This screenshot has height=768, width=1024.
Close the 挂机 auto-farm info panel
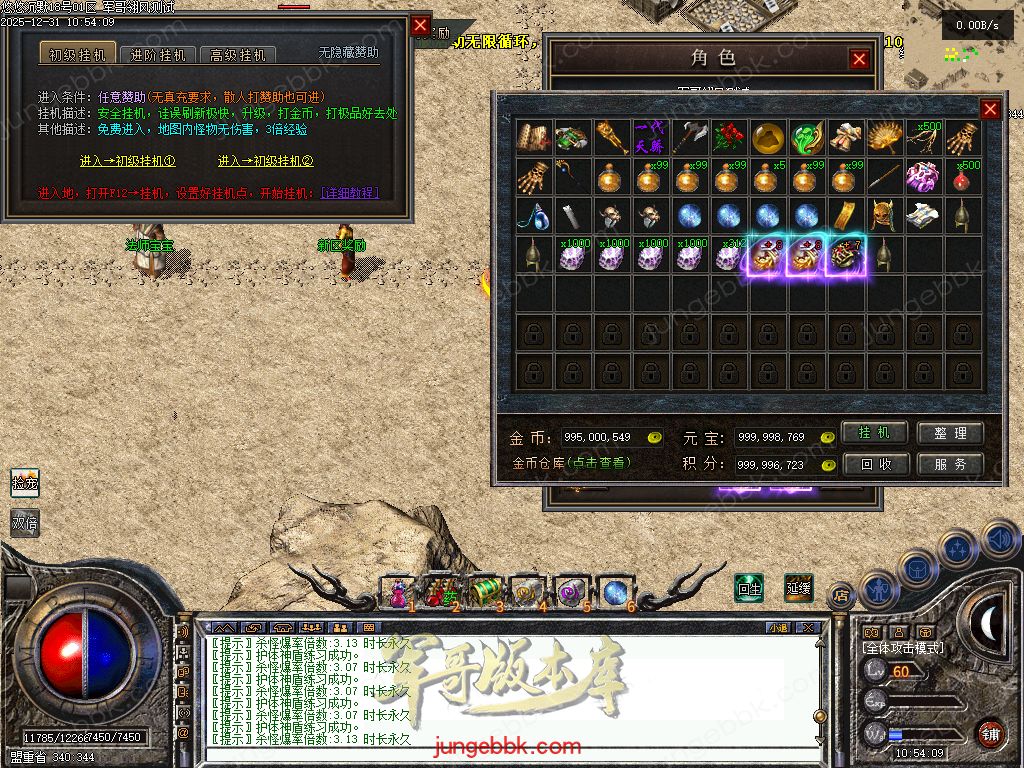pyautogui.click(x=420, y=26)
